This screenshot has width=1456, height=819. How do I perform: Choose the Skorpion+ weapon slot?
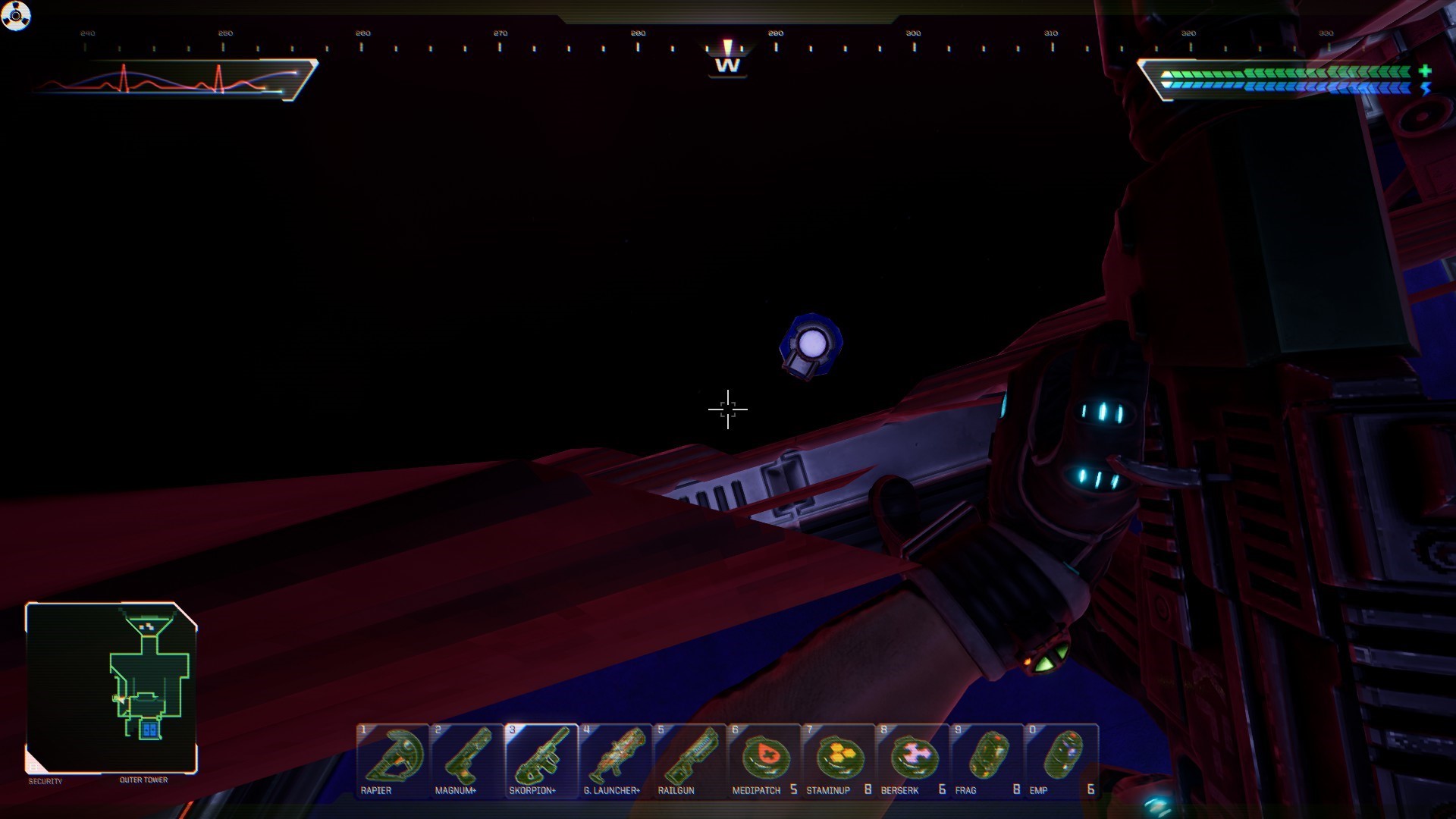[541, 760]
